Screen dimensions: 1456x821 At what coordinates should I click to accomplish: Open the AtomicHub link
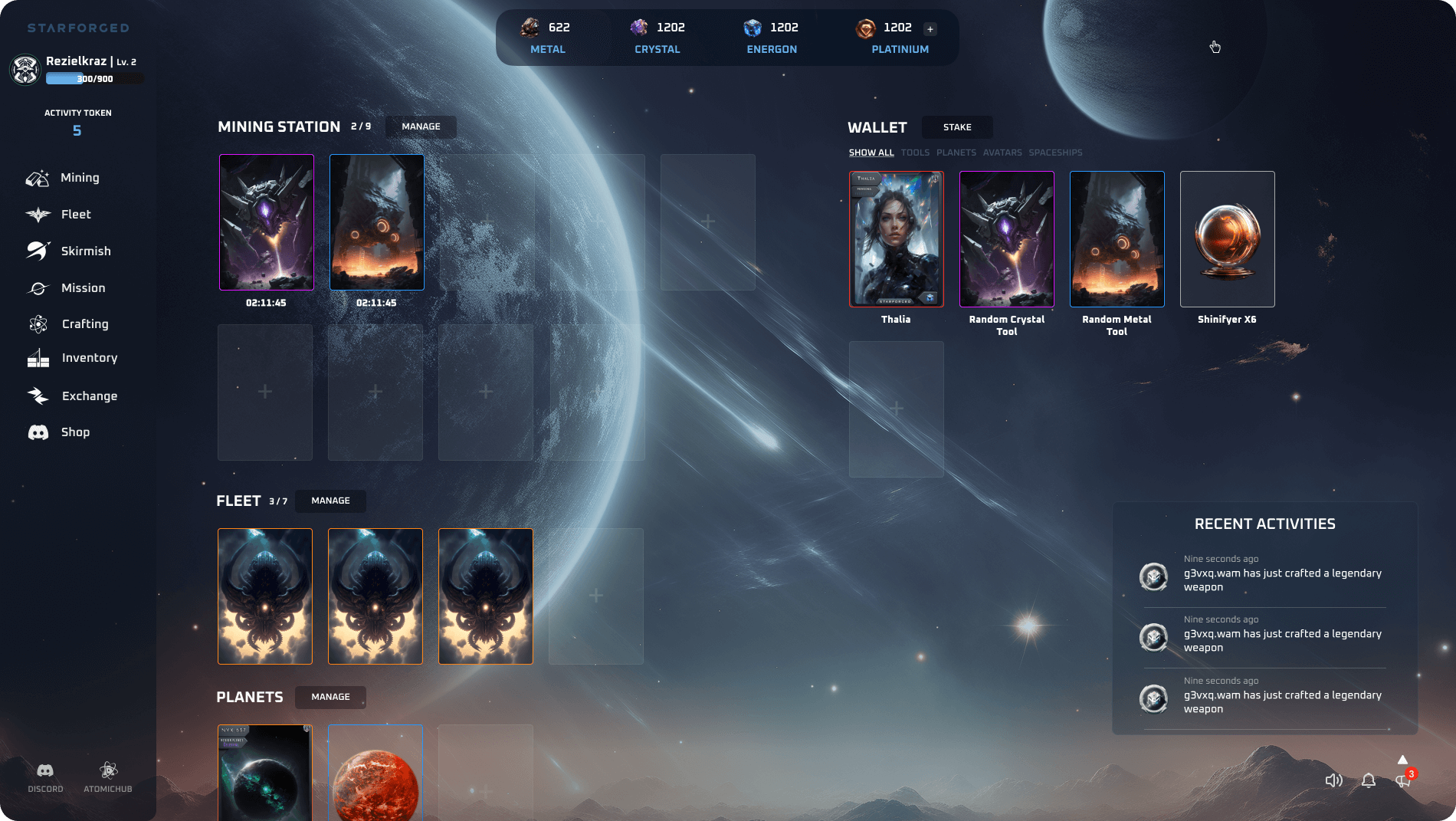tap(108, 777)
